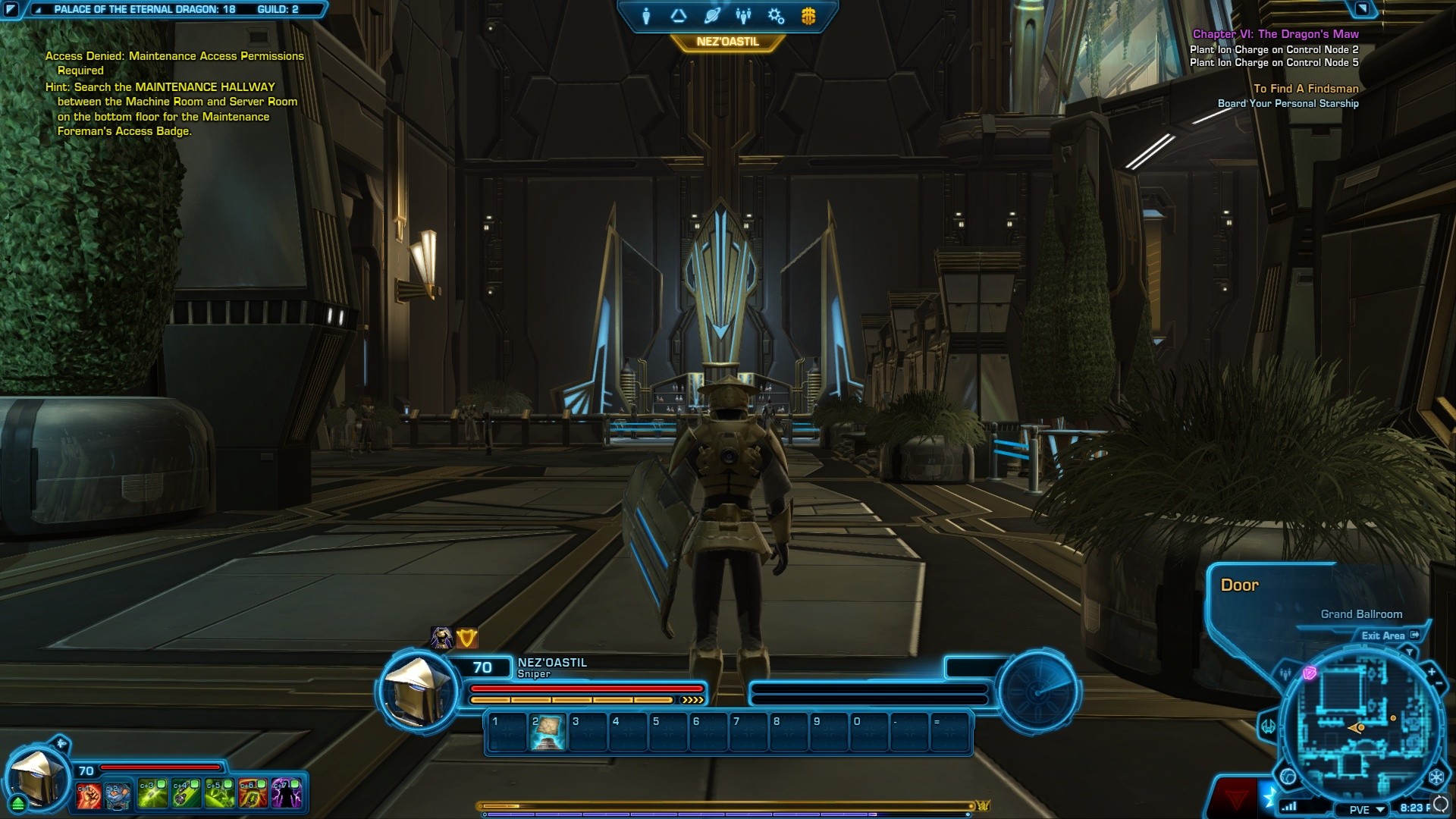
Task: Click the starfighter icon left of minimap
Action: [x=1268, y=726]
